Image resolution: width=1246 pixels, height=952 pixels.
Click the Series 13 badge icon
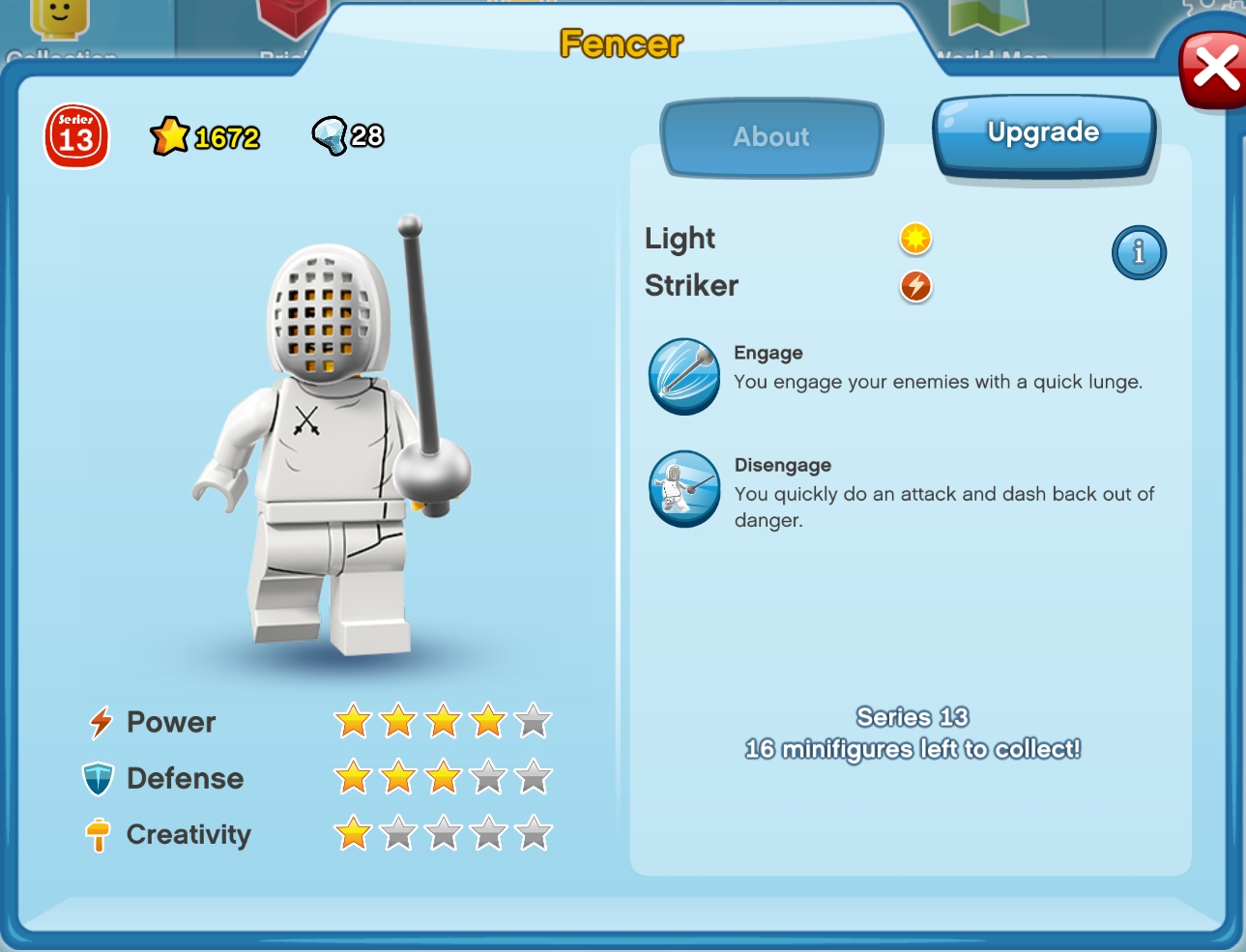click(76, 135)
